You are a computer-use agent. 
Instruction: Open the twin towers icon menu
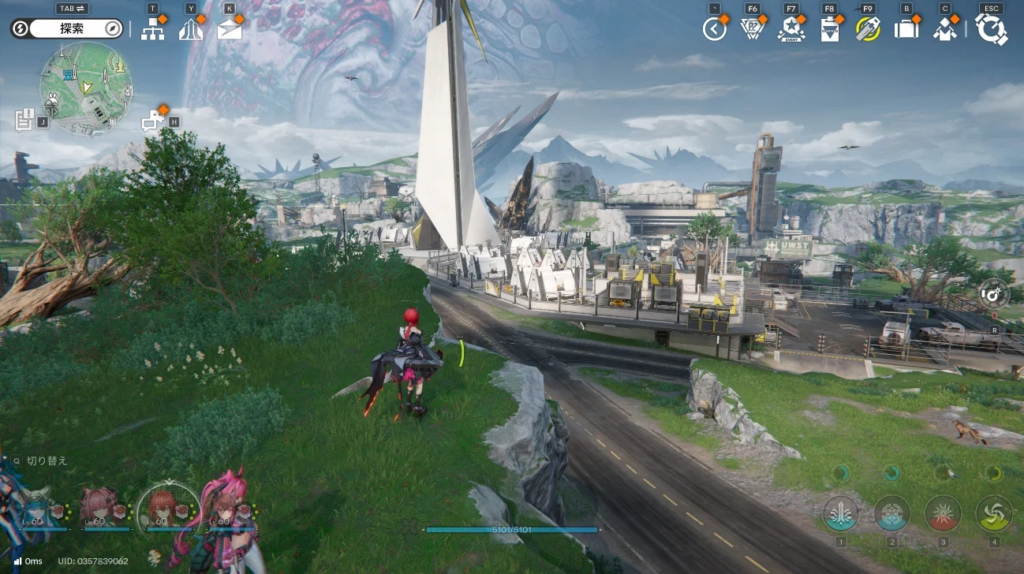191,29
